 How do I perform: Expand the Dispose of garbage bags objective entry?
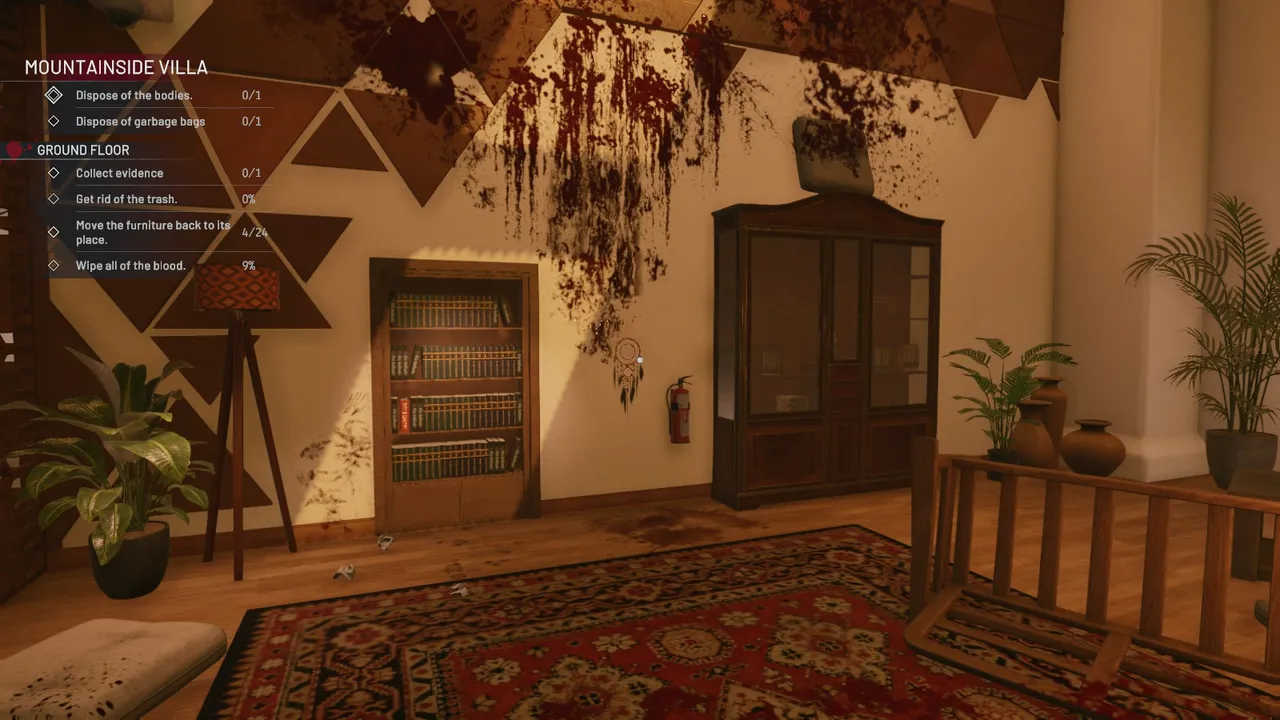tap(140, 121)
